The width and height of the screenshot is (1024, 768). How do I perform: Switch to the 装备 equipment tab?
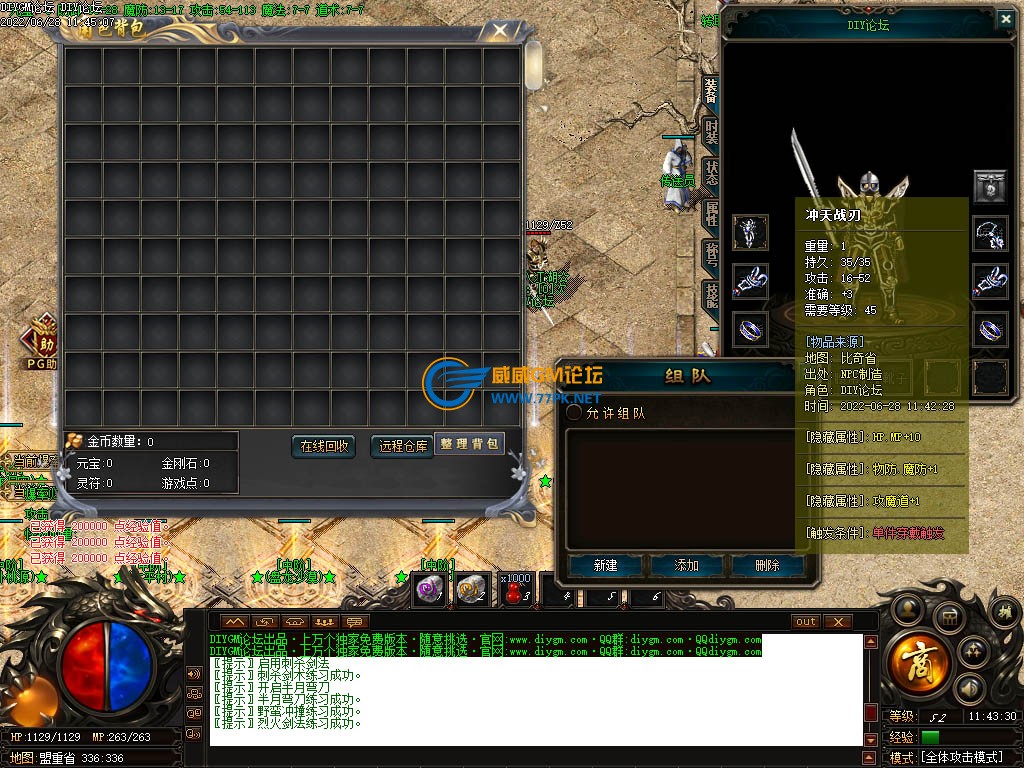pyautogui.click(x=711, y=91)
